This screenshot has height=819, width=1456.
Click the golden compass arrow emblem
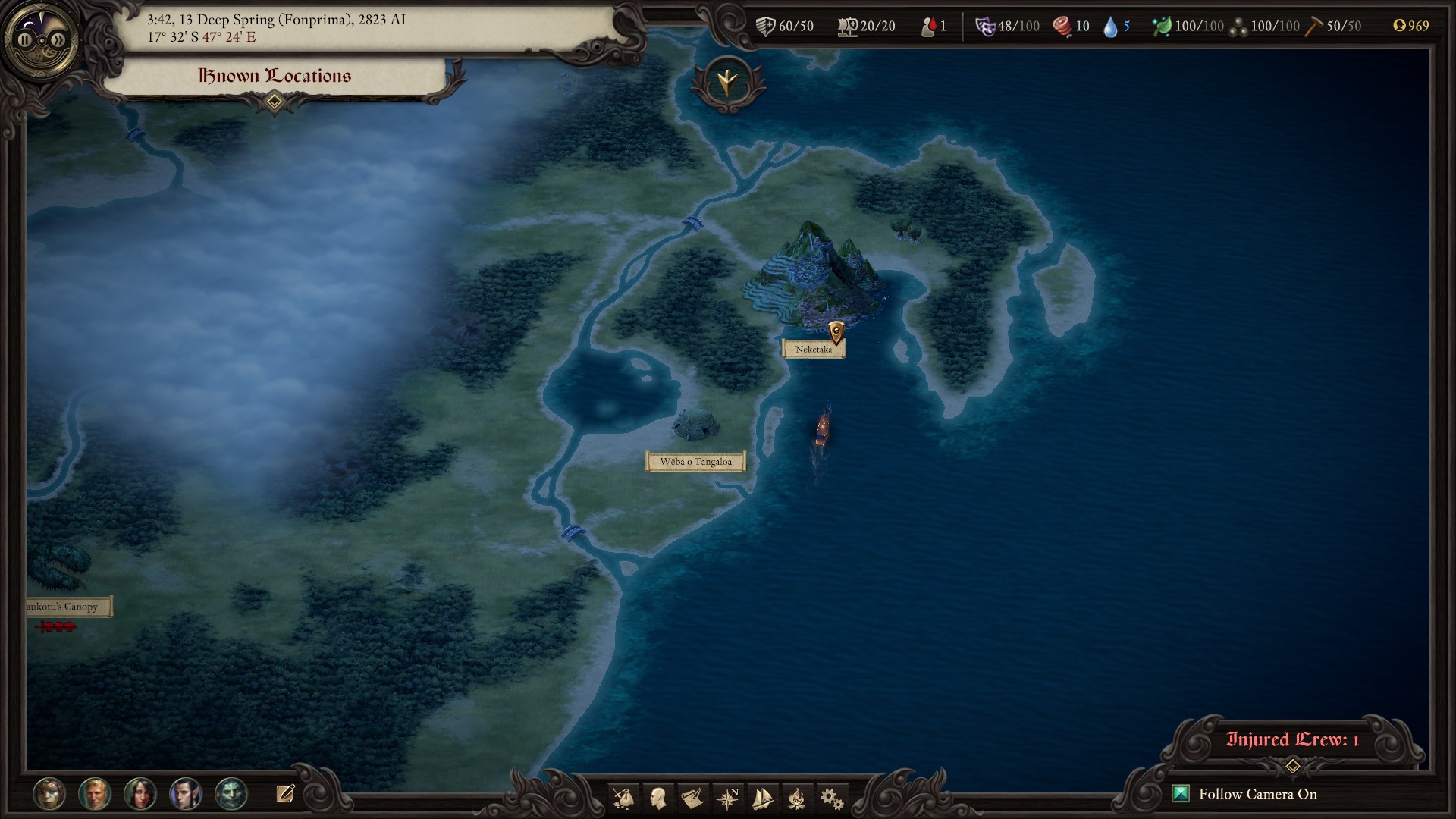pos(728,82)
